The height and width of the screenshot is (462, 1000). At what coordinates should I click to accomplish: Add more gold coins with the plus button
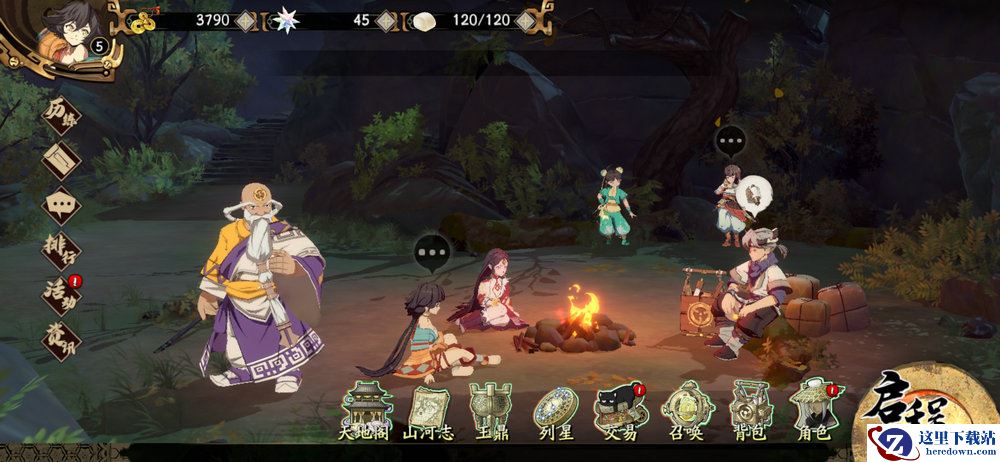246,19
